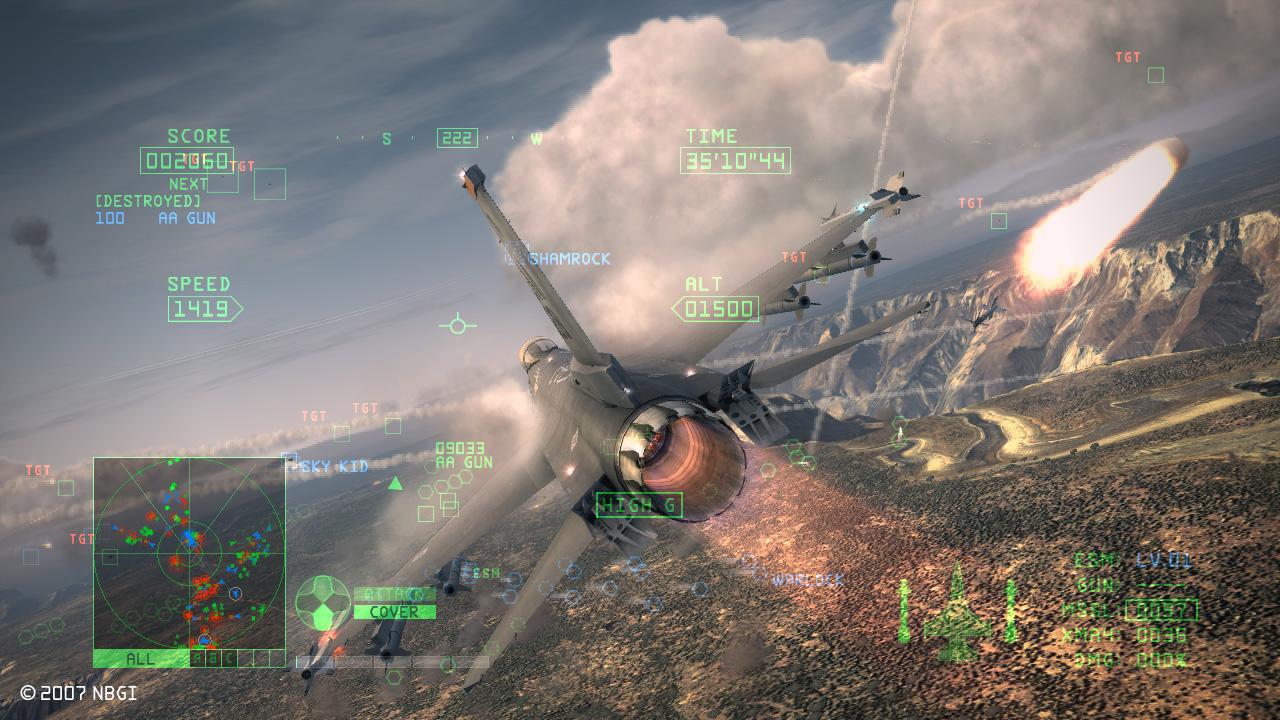The image size is (1280, 720).
Task: Choose the COVER wingman command
Action: click(x=394, y=612)
